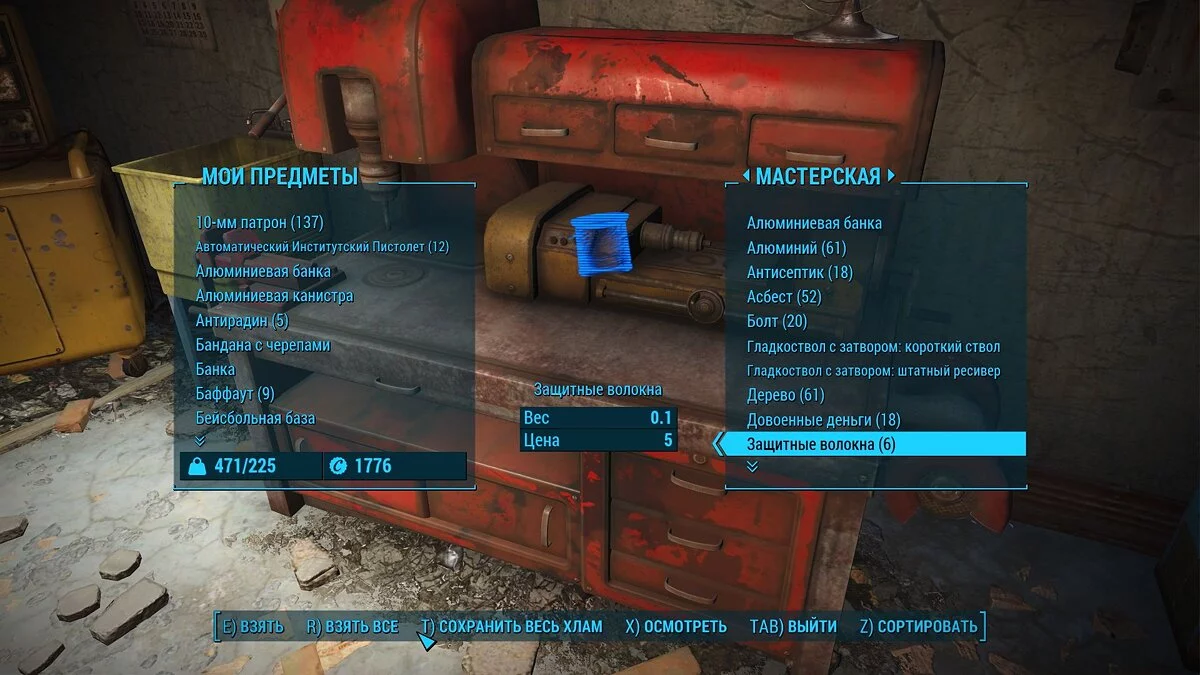Switch container with arrow right of МАСТЕРСКАЯ
Image resolution: width=1200 pixels, height=675 pixels.
coord(891,177)
